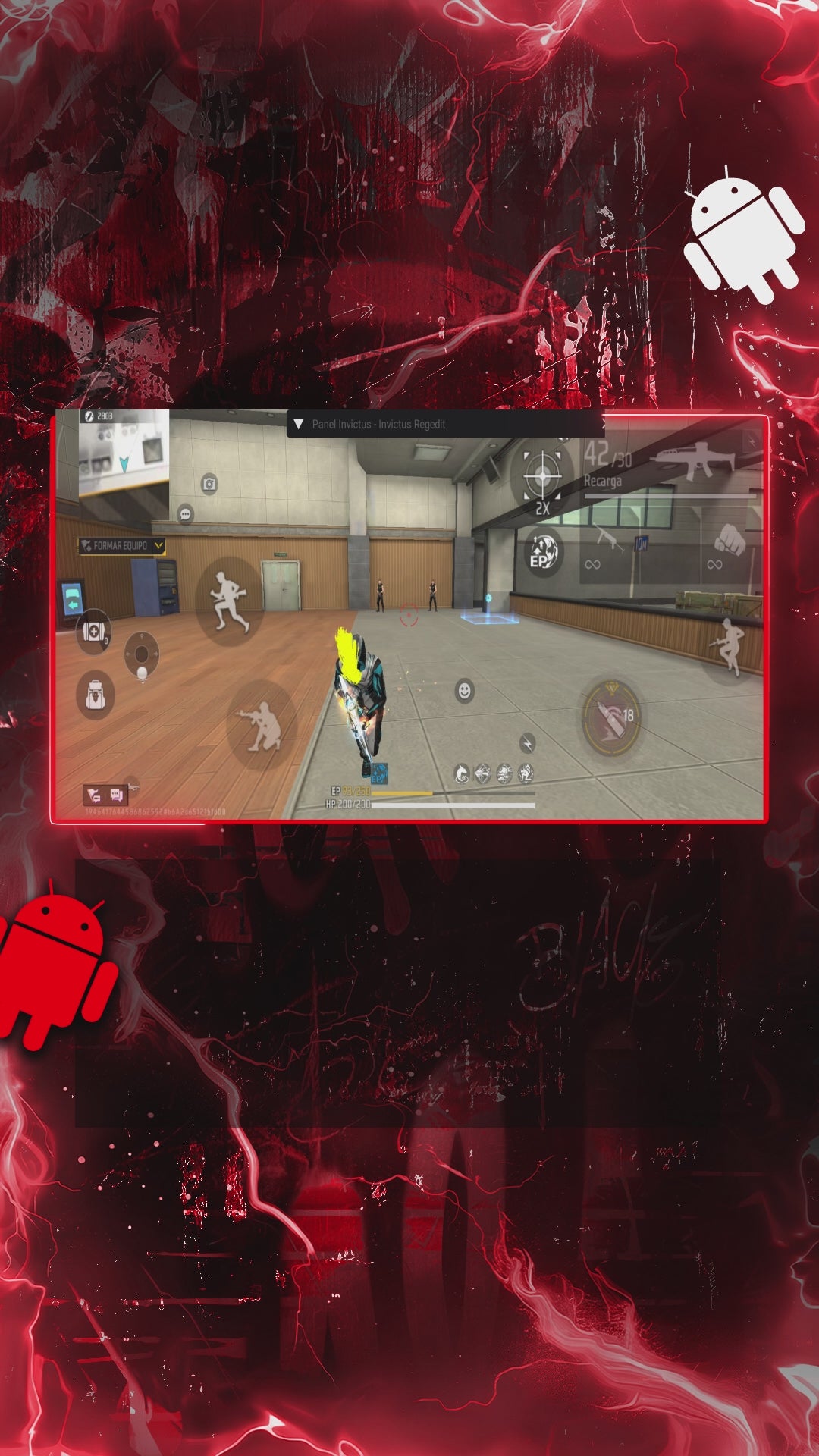
Task: Open the smiley emote button
Action: [464, 691]
